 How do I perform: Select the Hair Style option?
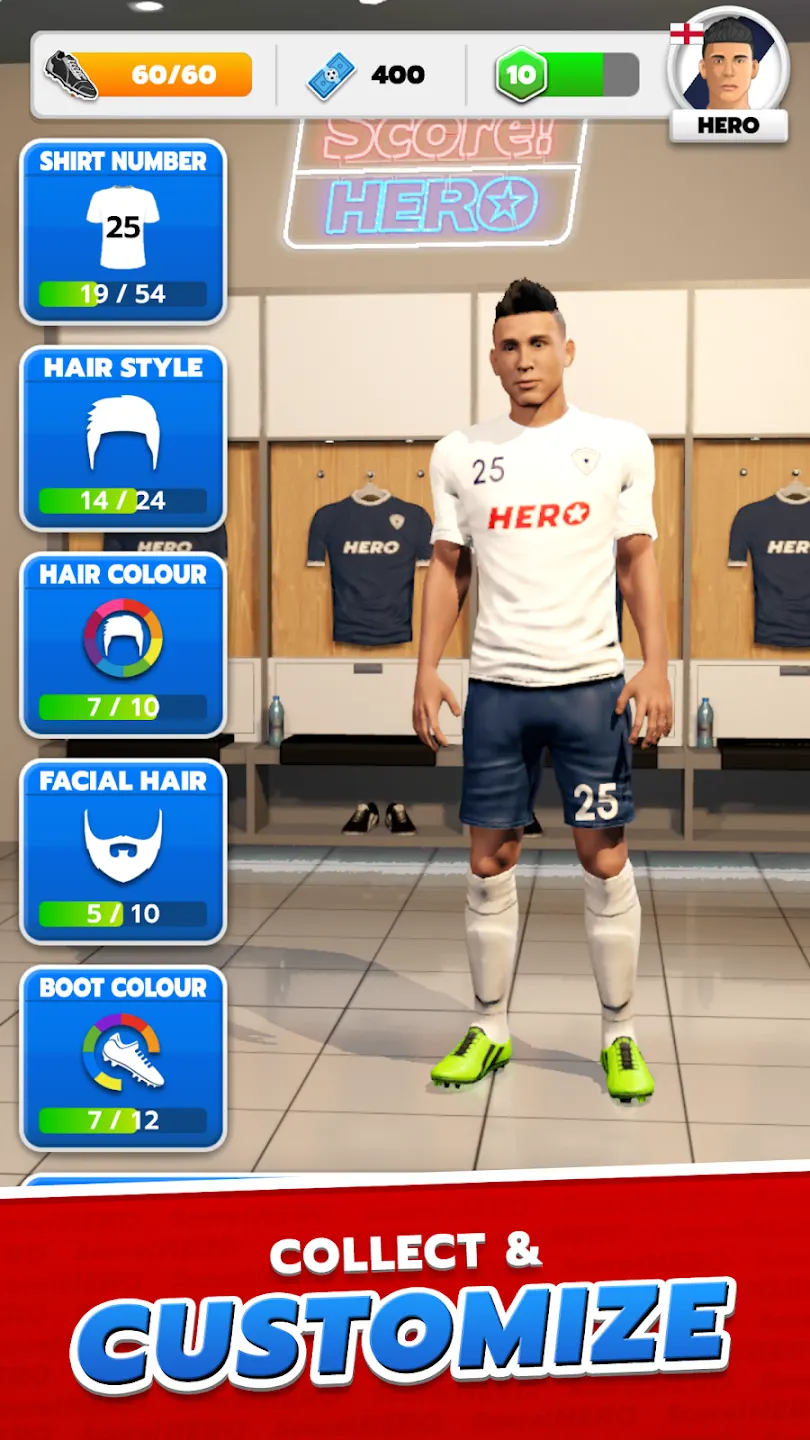[123, 438]
